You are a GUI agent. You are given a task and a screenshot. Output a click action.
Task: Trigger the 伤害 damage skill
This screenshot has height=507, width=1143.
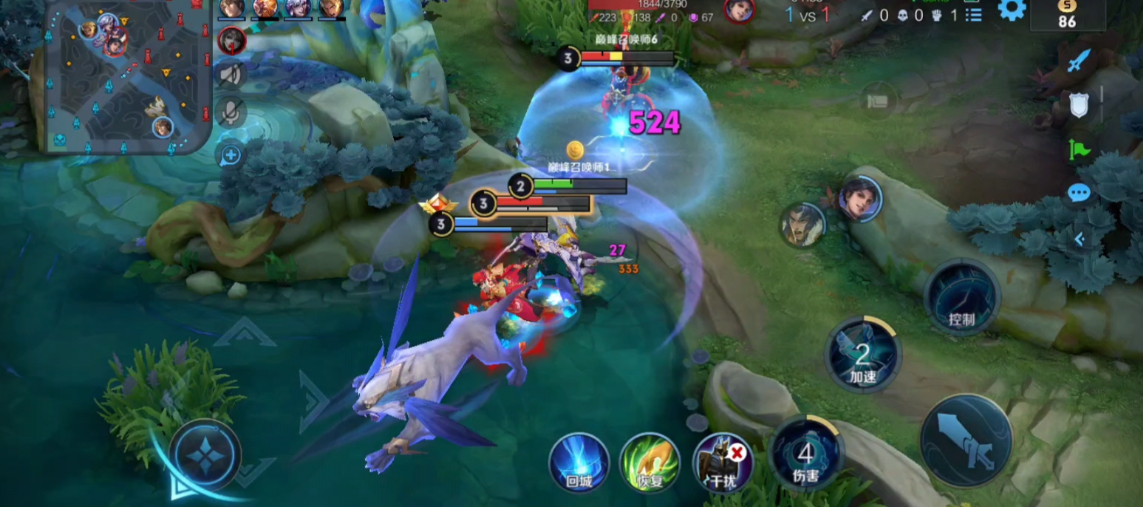pos(805,454)
